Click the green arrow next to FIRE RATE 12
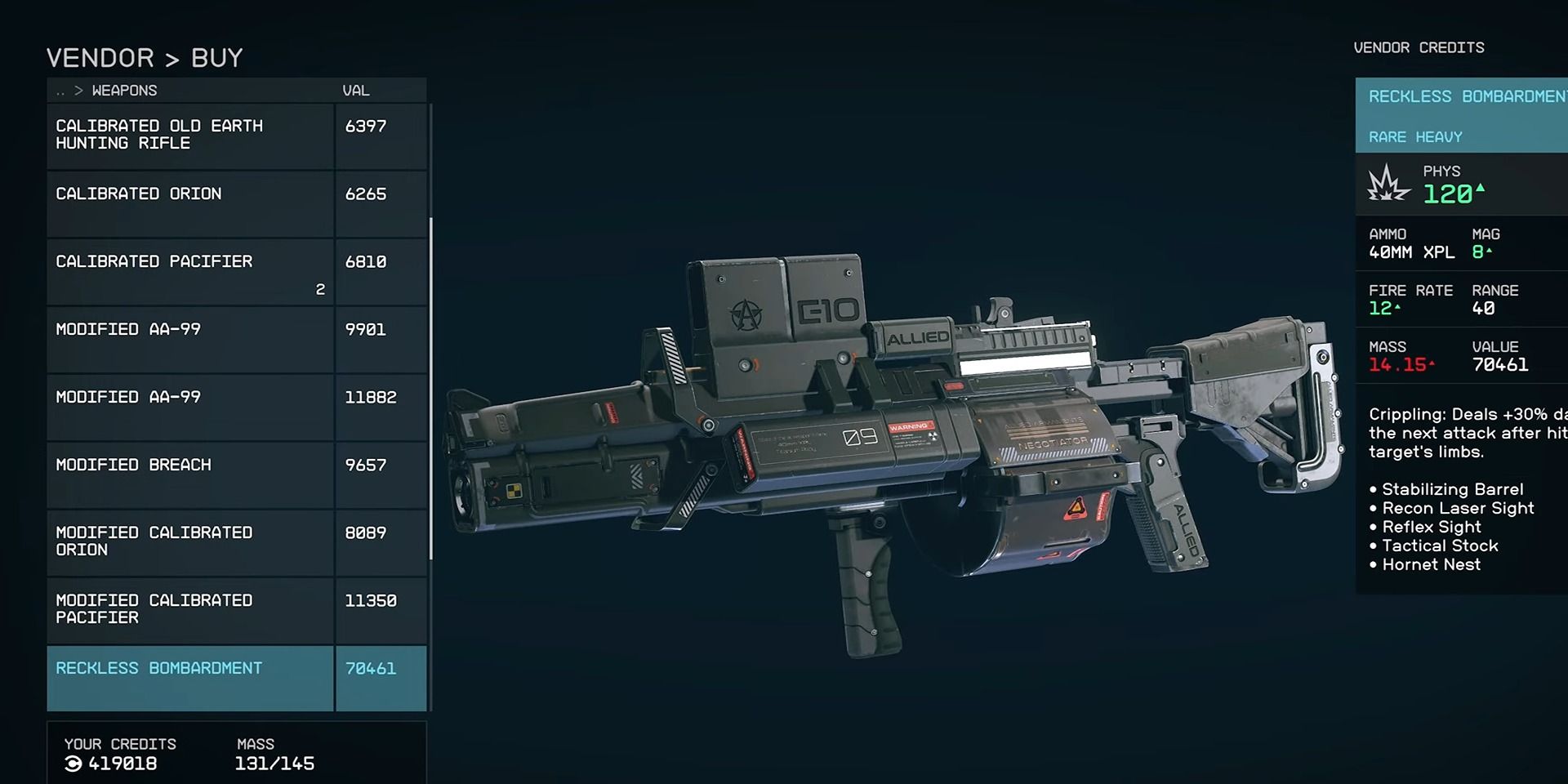The width and height of the screenshot is (1568, 784). [x=1397, y=306]
